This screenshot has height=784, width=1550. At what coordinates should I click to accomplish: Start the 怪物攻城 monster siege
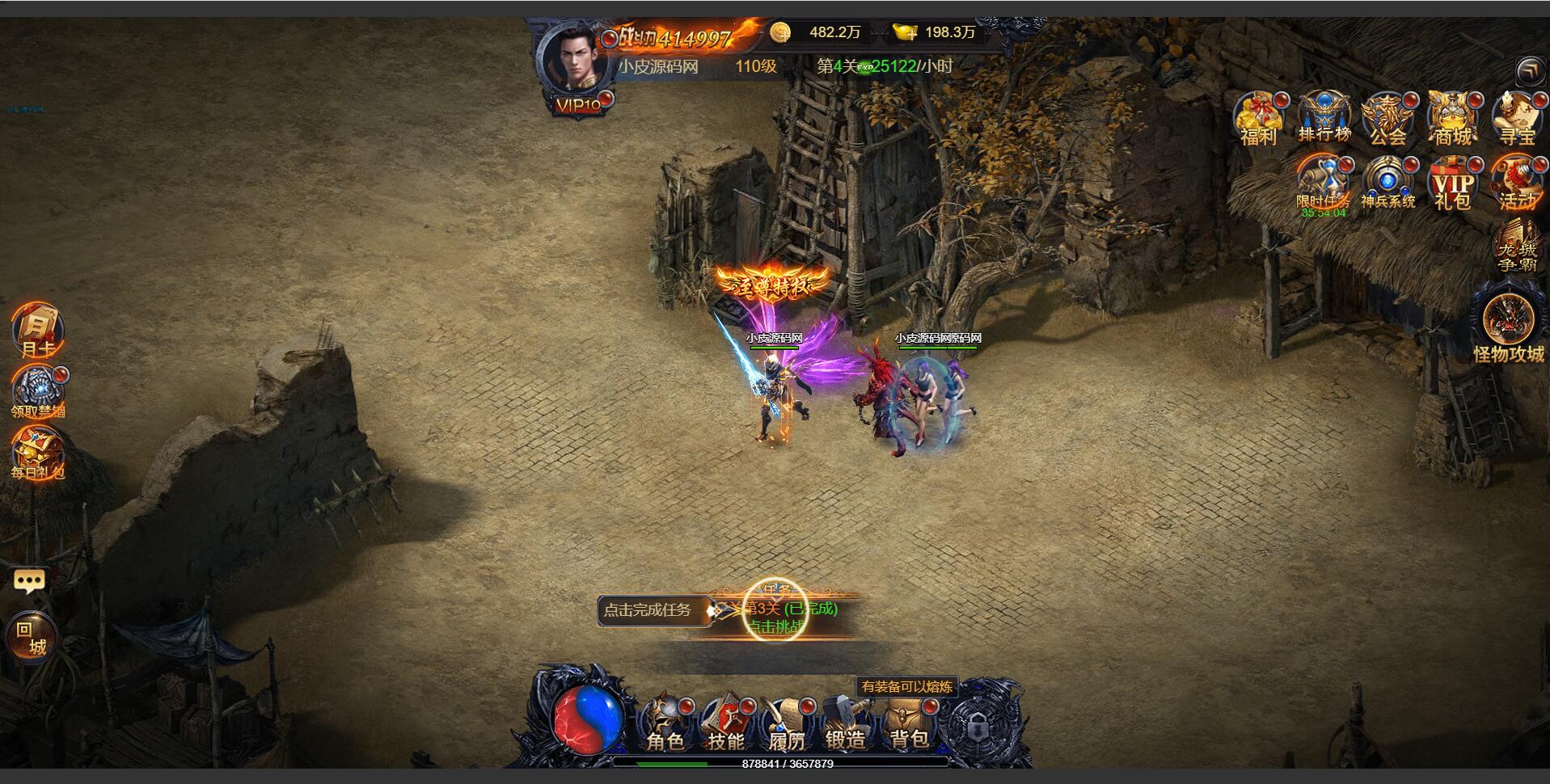(x=1508, y=326)
